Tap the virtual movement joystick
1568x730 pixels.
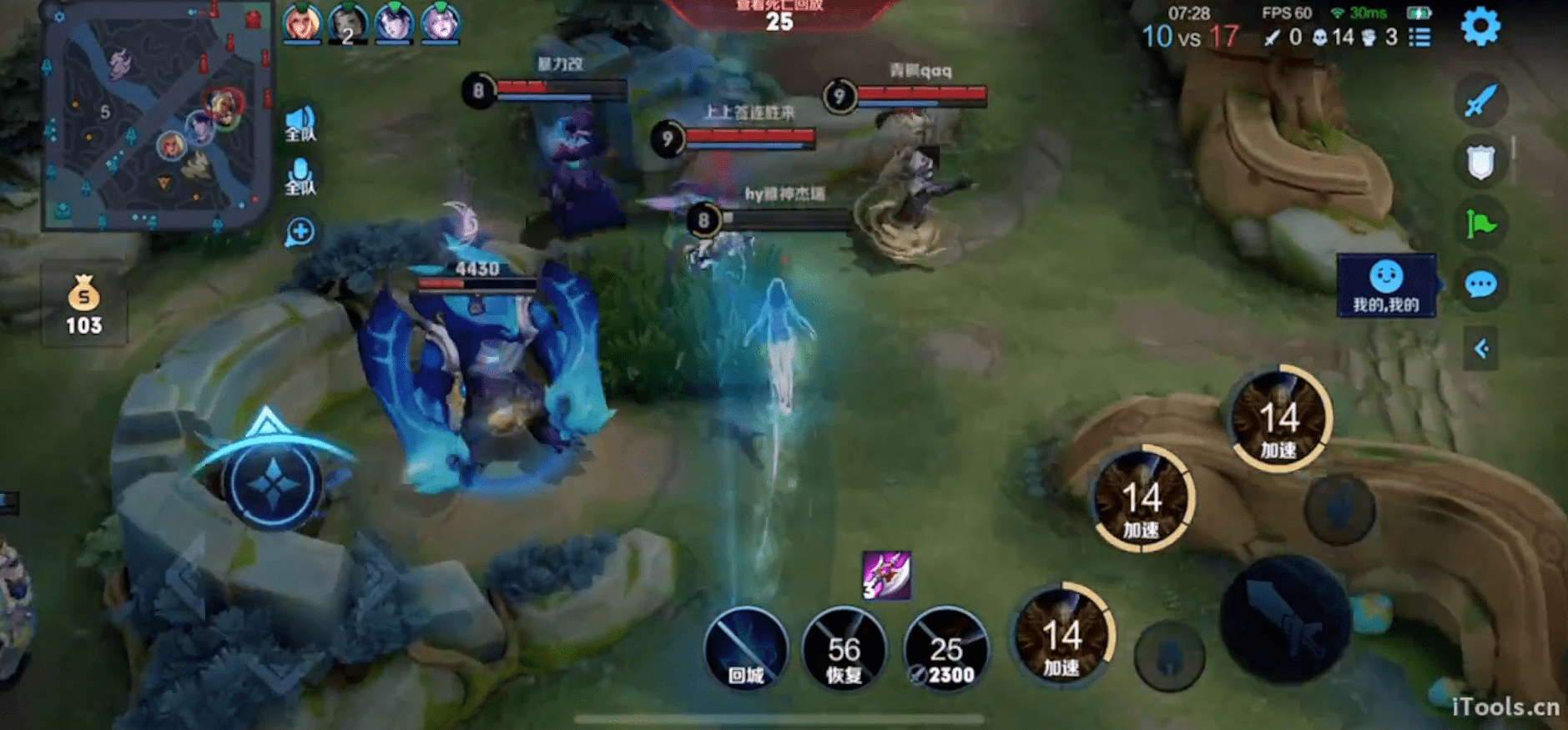coord(273,484)
